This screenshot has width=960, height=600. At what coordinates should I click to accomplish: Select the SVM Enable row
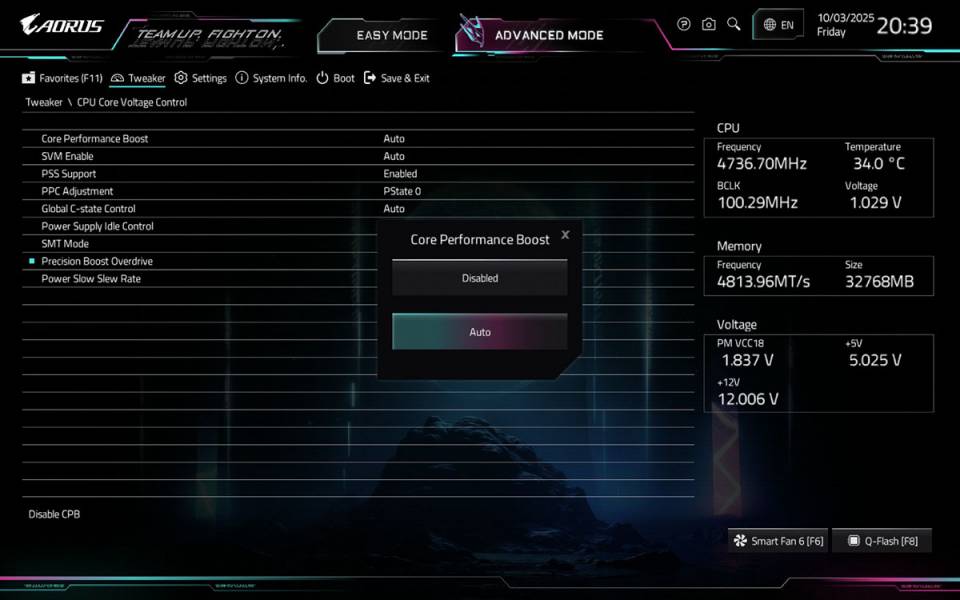click(x=68, y=156)
